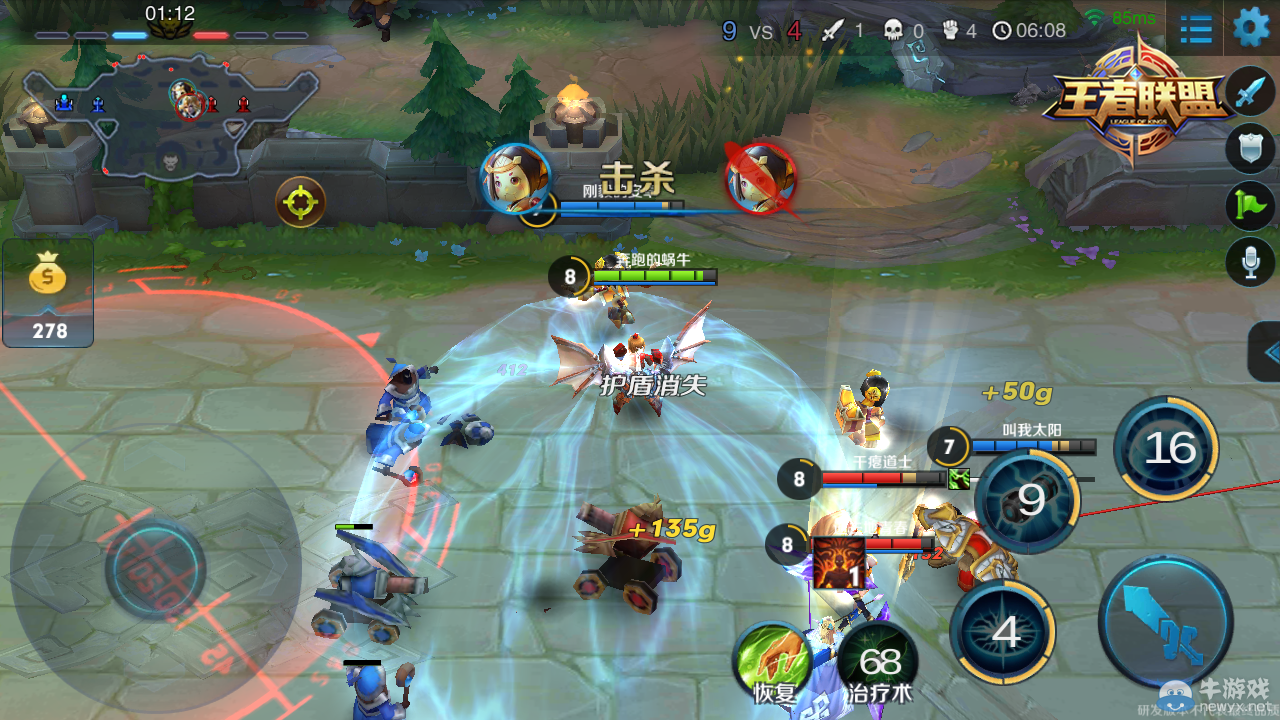Screen dimensions: 1280x720
Task: Touch the movement joystick center
Action: [x=156, y=569]
